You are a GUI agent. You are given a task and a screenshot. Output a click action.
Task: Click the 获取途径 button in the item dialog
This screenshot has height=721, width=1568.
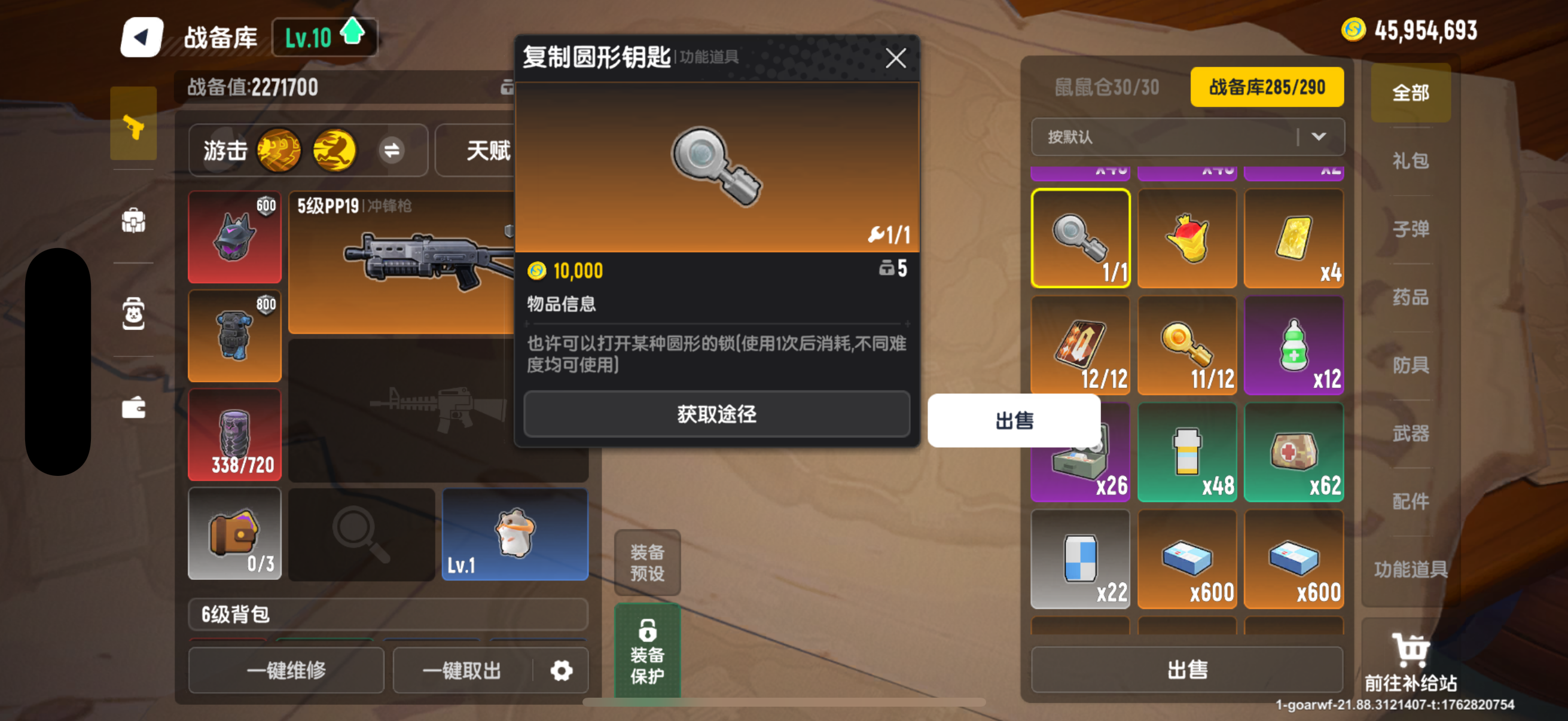pos(716,414)
